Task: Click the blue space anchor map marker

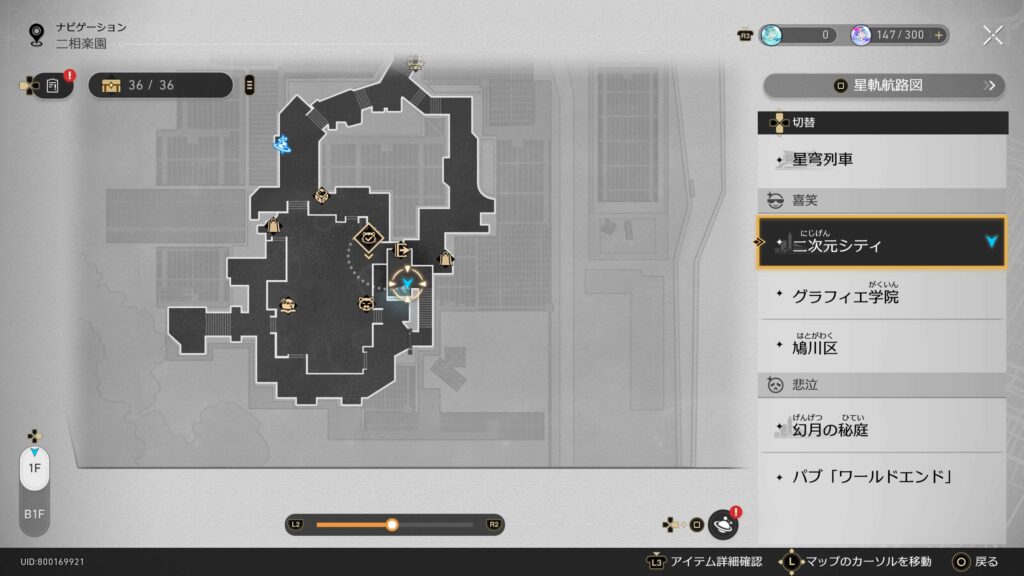Action: 284,144
